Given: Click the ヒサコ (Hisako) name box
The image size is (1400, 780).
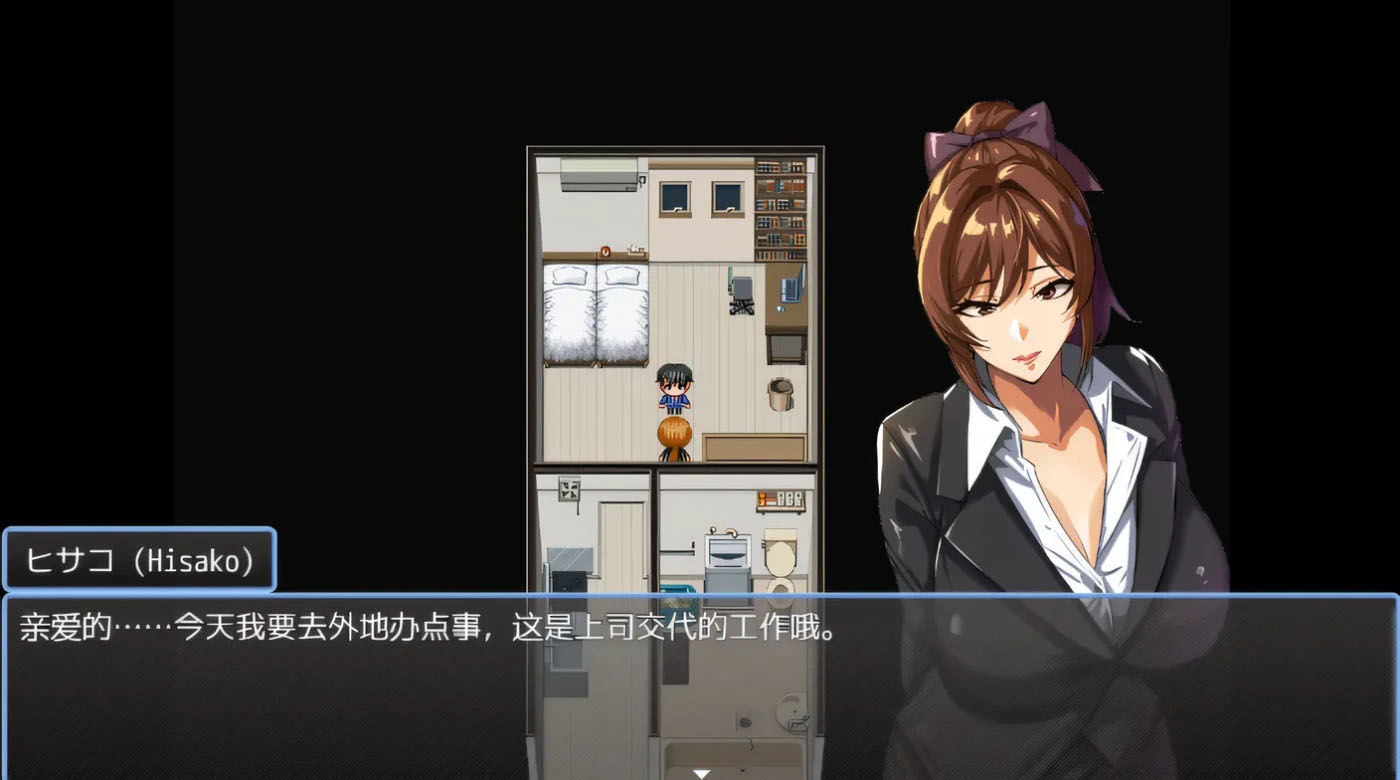Looking at the screenshot, I should coord(140,561).
